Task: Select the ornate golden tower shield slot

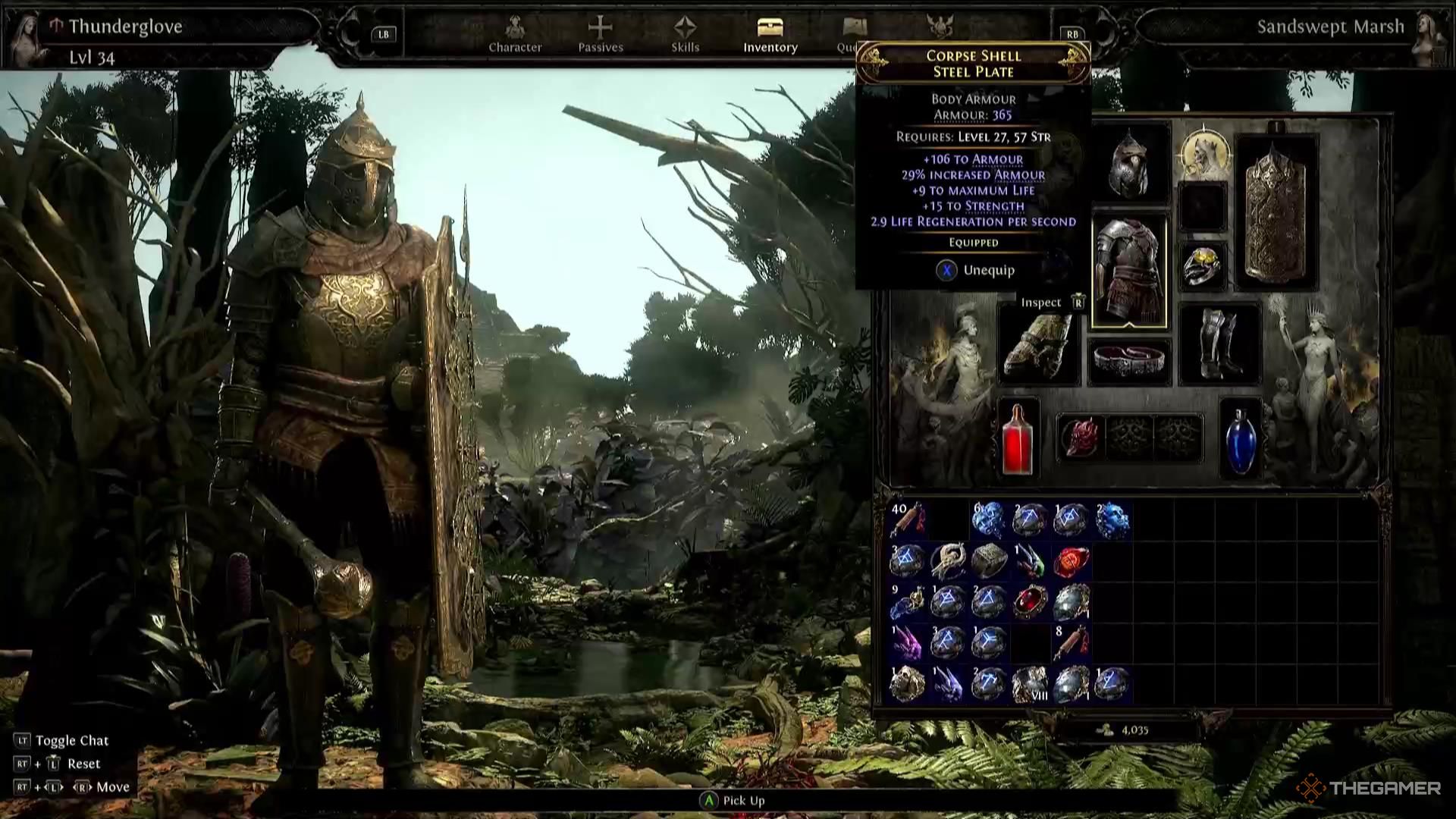Action: pos(1276,213)
